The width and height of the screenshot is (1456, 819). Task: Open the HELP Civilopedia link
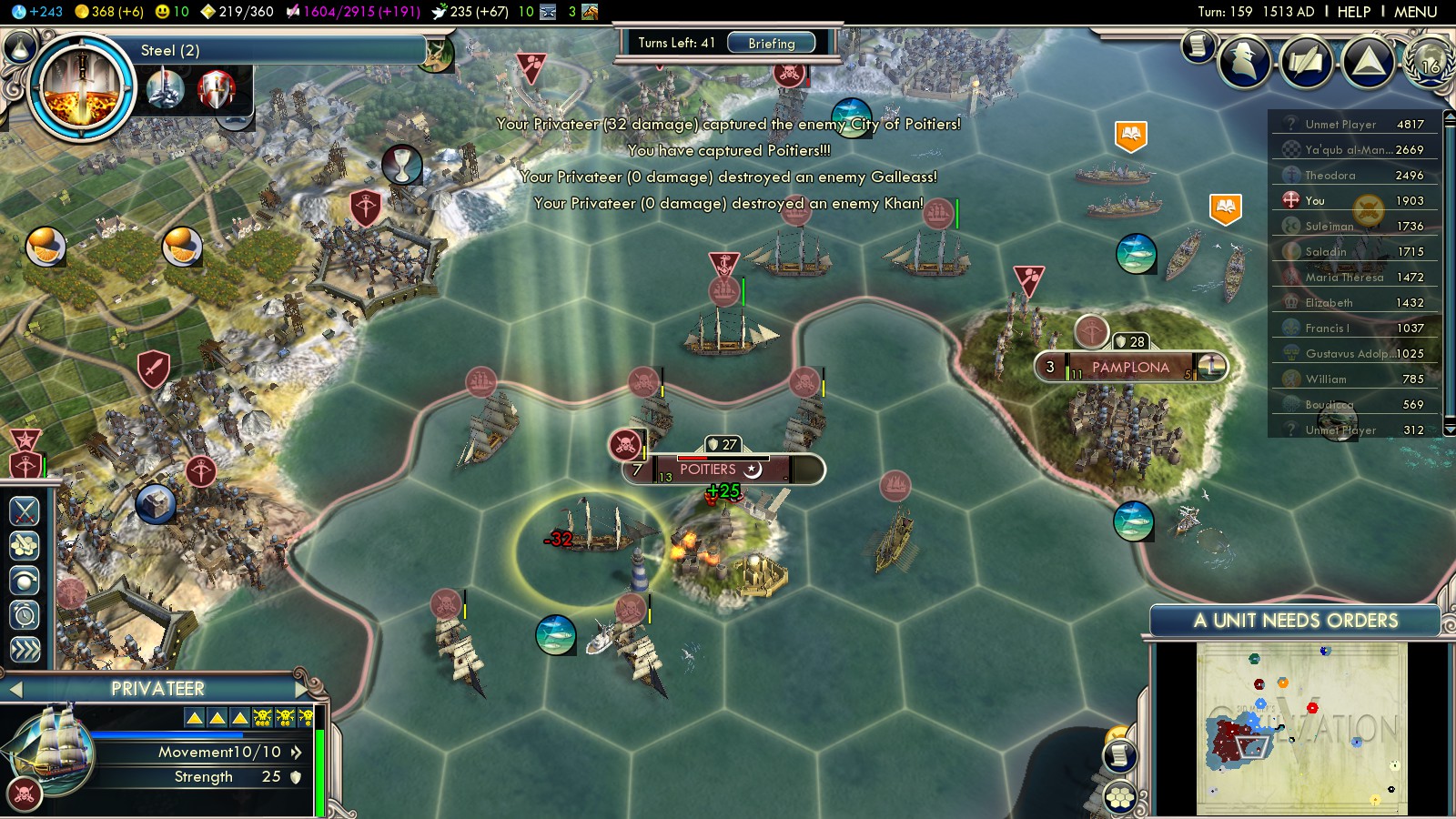(x=1353, y=12)
